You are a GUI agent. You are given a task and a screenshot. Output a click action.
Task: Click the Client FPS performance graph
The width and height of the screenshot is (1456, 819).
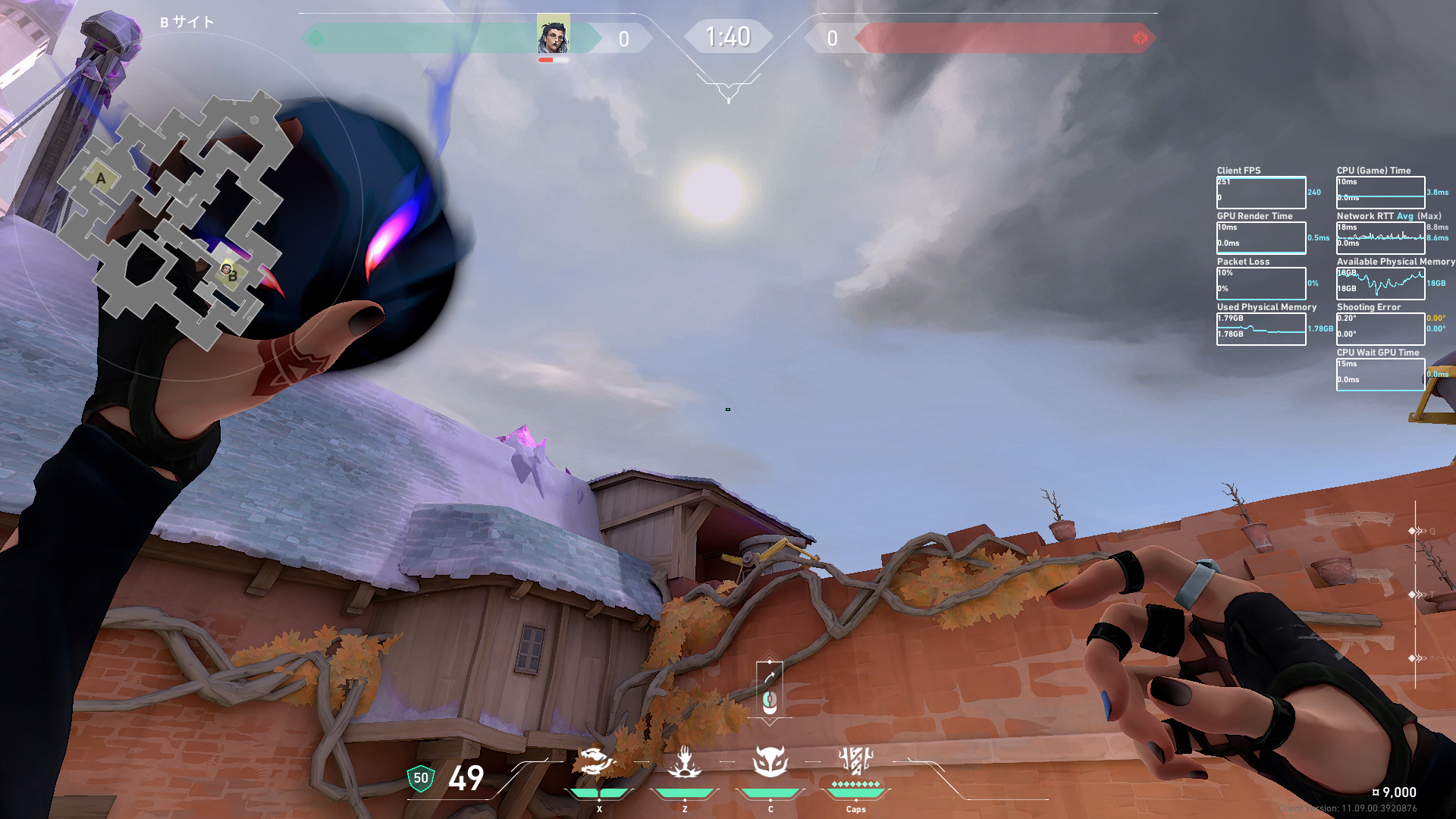pos(1260,193)
